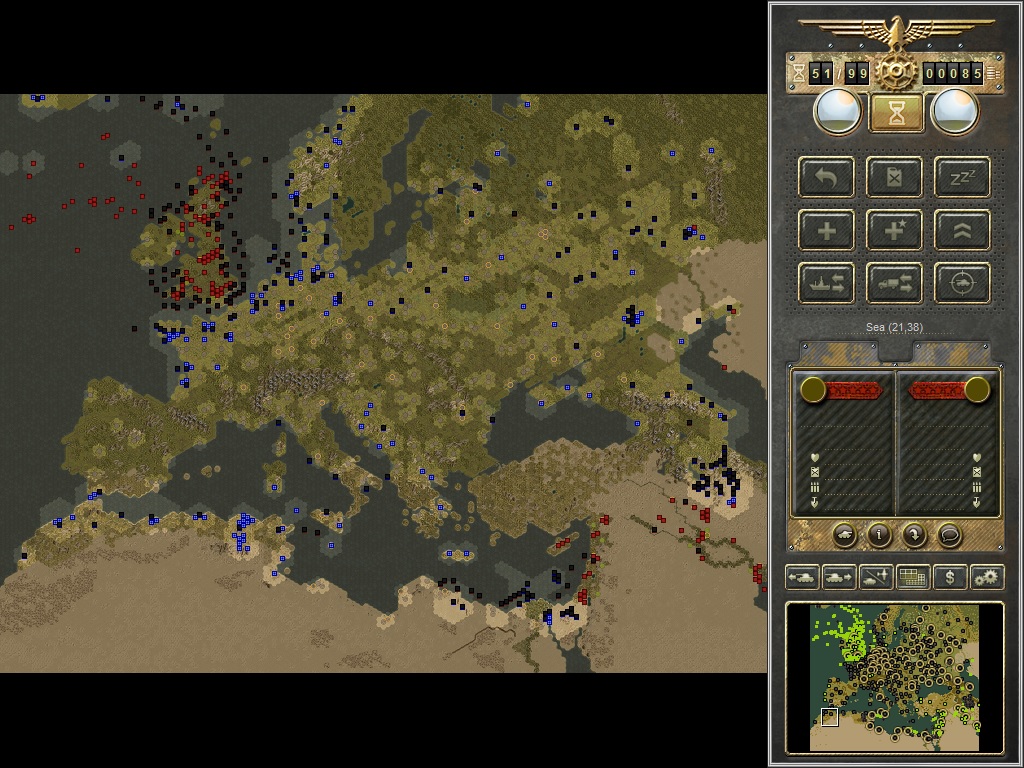This screenshot has width=1024, height=768.
Task: Undo the last move with the curved arrow
Action: (827, 178)
